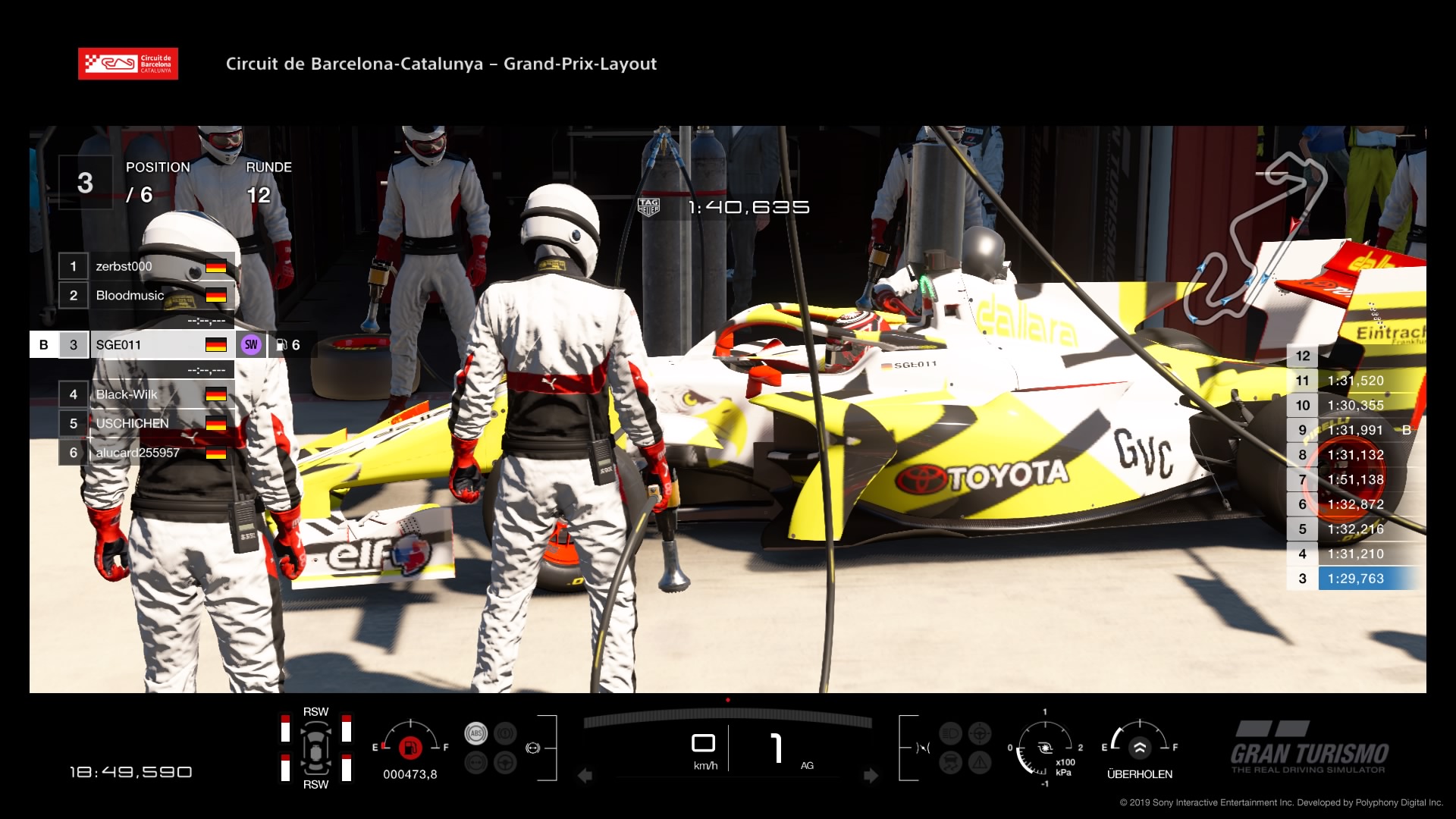1456x819 pixels.
Task: Cycle display with the left arrow
Action: click(585, 776)
